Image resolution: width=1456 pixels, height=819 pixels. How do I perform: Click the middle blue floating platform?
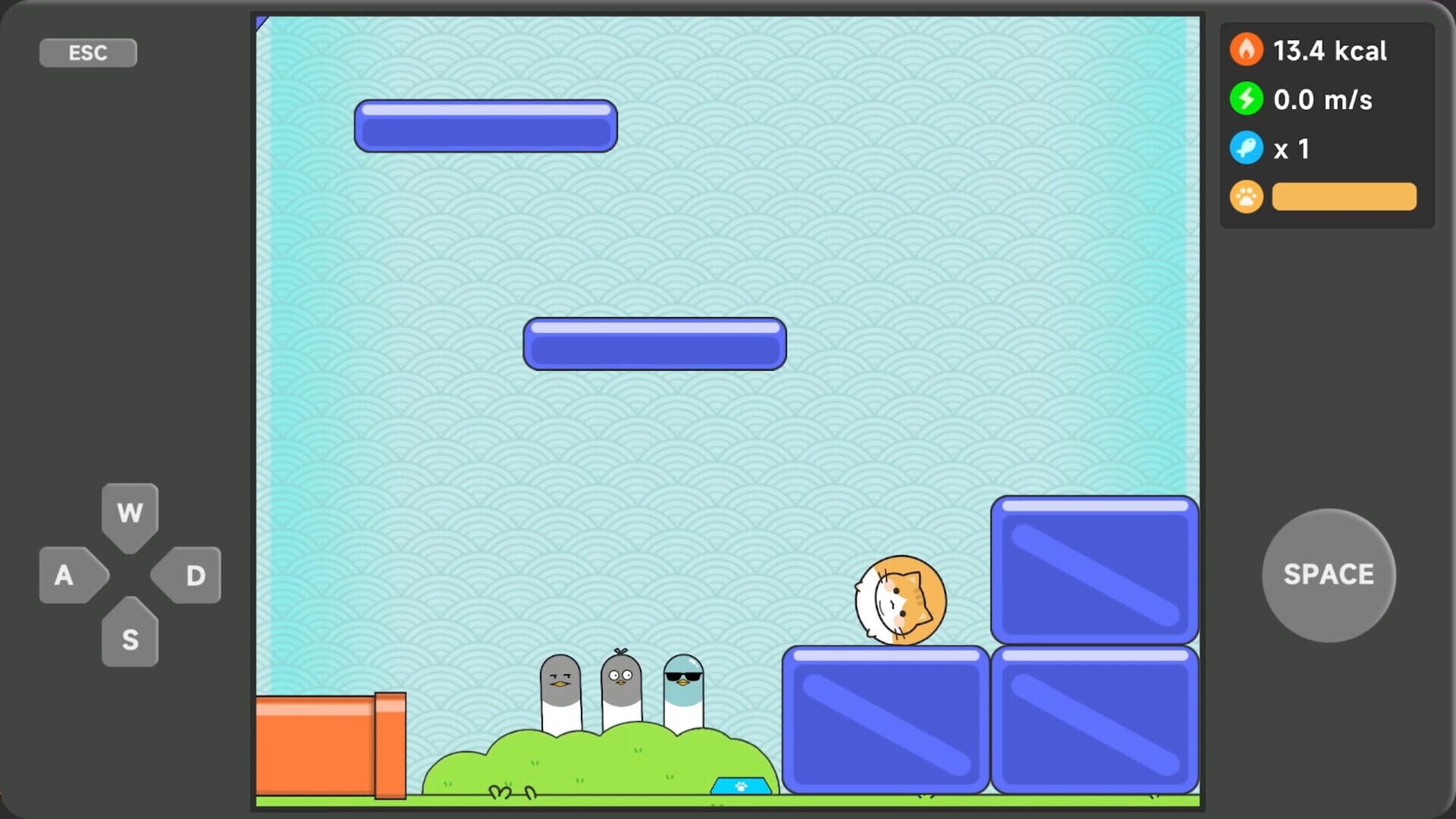(x=654, y=344)
